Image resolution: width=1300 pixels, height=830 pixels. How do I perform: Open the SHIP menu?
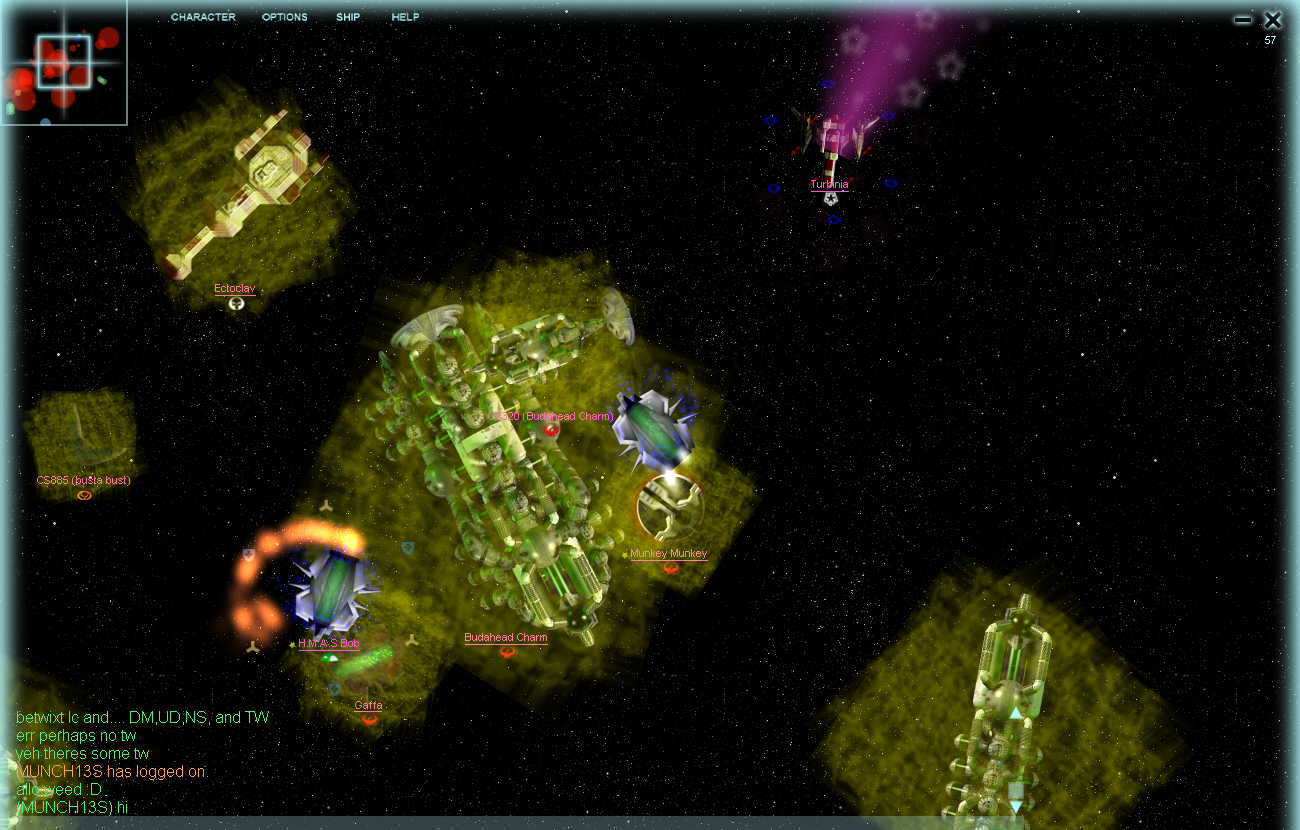coord(348,17)
